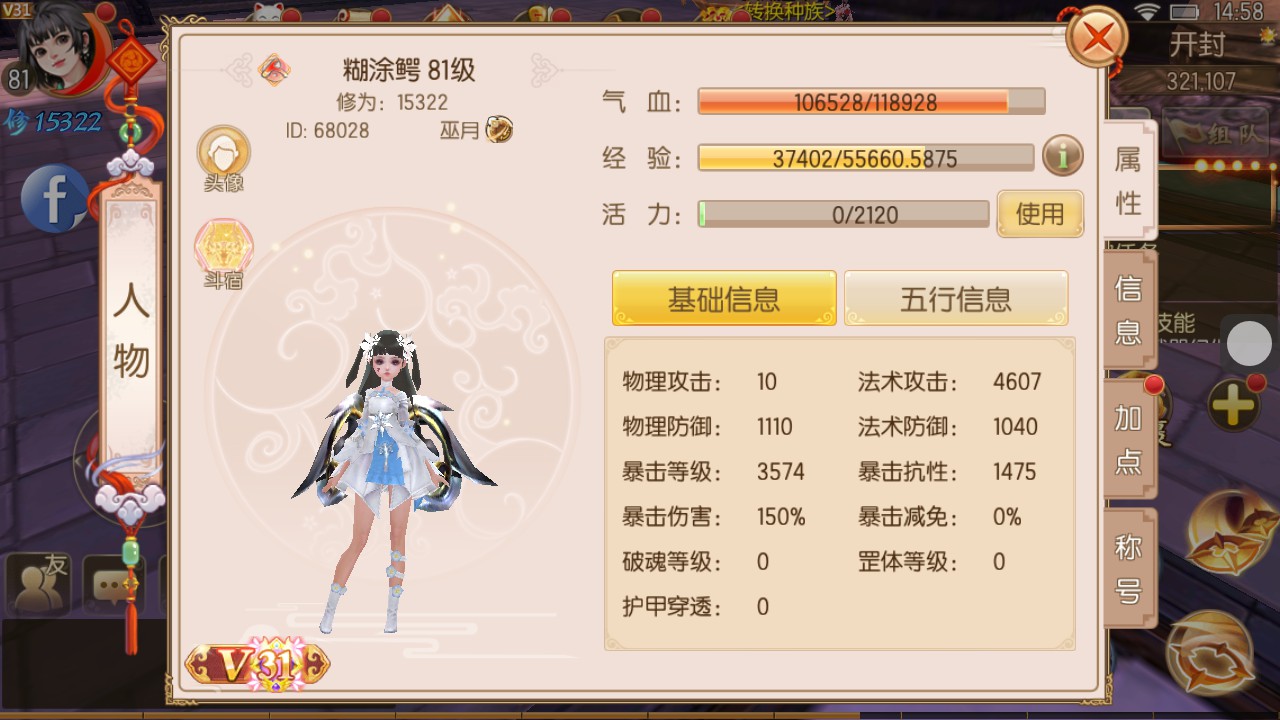Viewport: 1280px width, 720px height.
Task: Open the 信息 (Info) tab
Action: click(1128, 310)
